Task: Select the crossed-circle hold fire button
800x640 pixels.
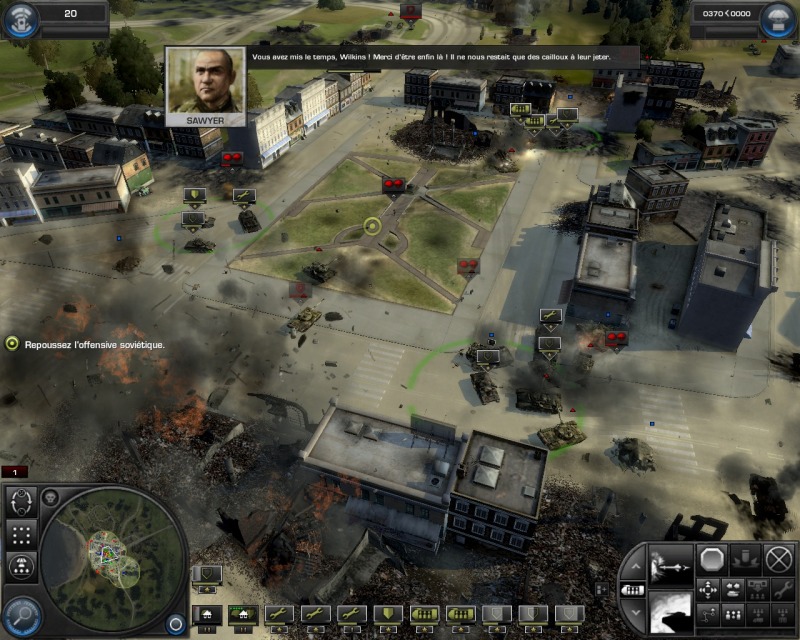Action: [778, 558]
